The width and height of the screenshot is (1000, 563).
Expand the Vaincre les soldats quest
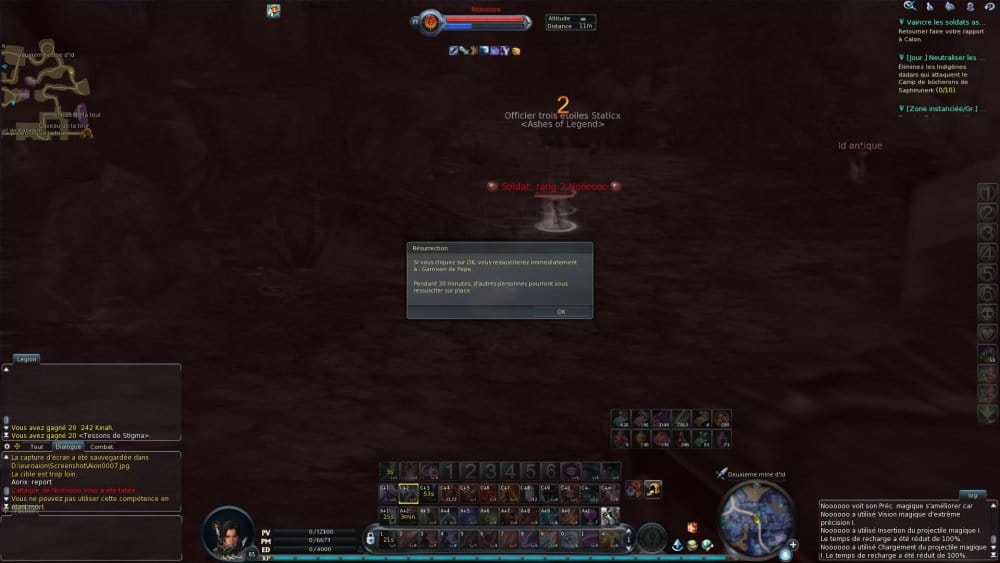tap(945, 21)
